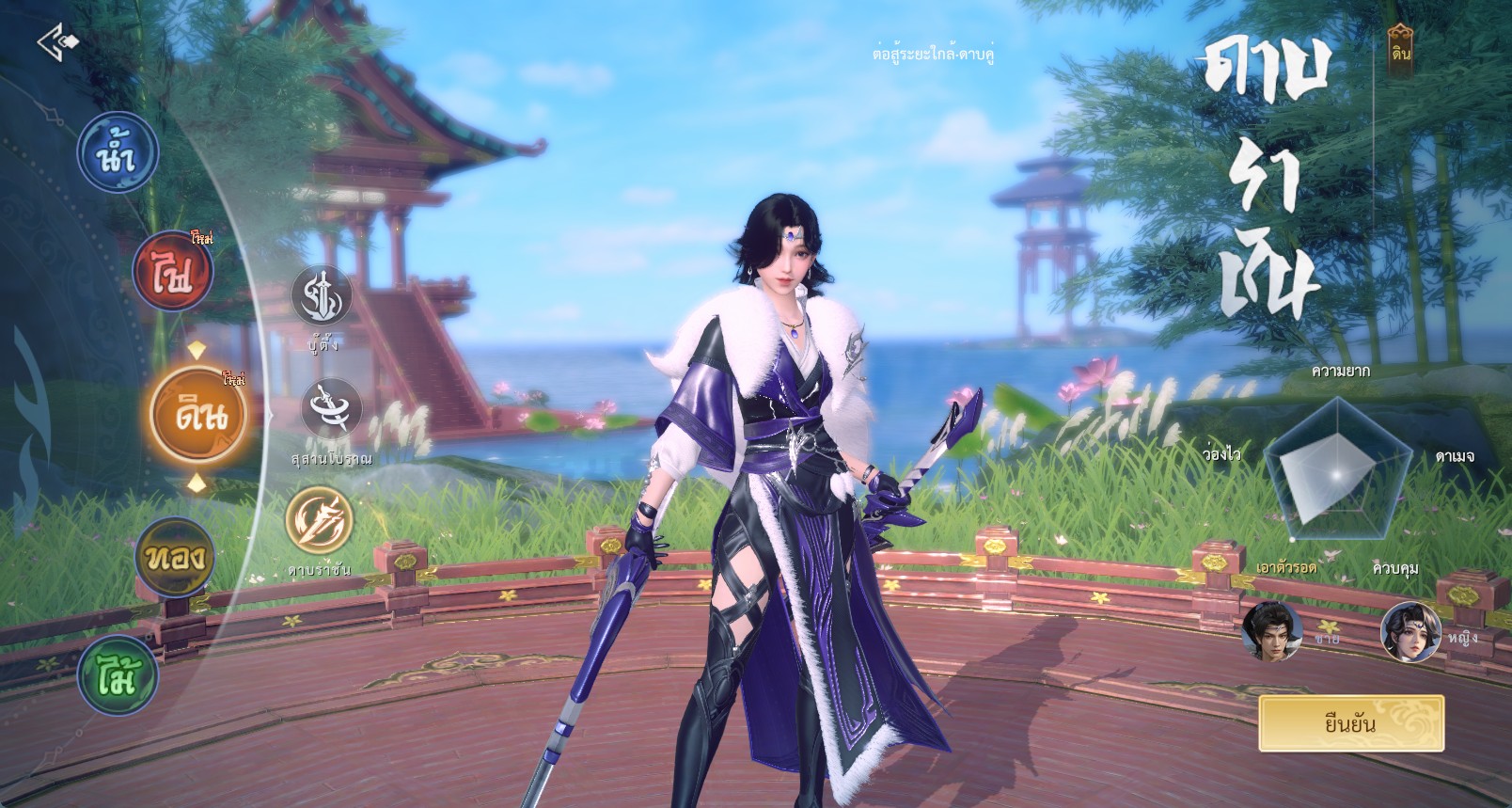Select the ดาบราชัน class icon
This screenshot has width=1512, height=808.
coord(321,521)
